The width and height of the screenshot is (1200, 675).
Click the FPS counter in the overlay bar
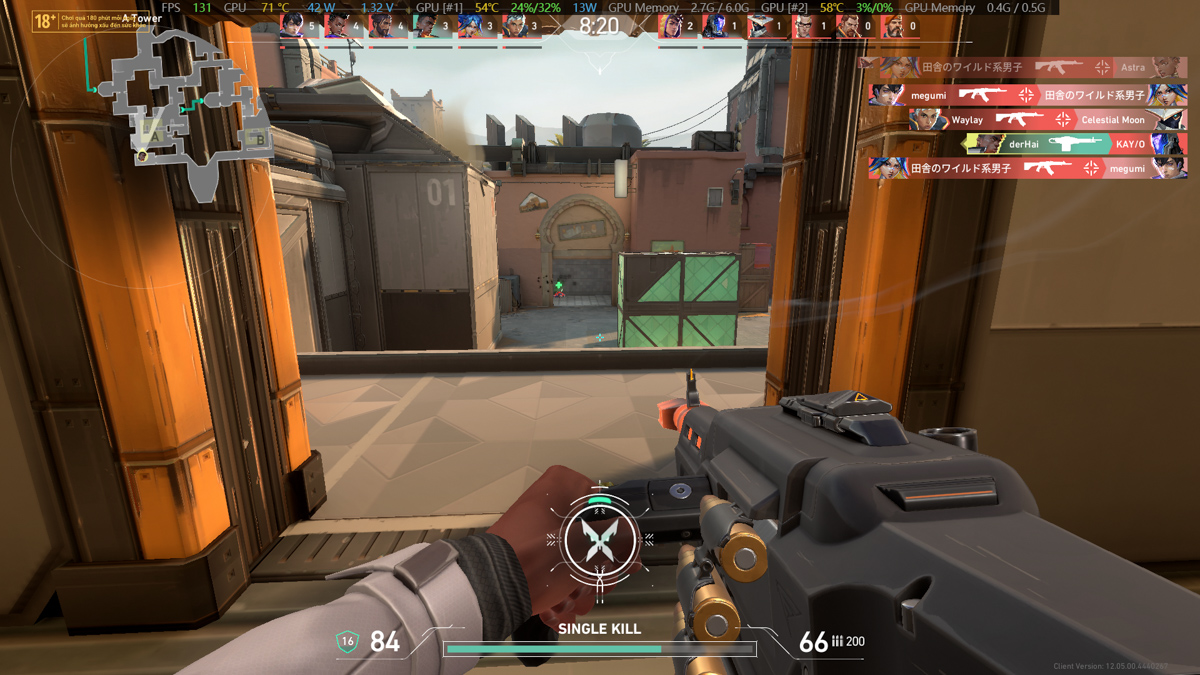[187, 8]
